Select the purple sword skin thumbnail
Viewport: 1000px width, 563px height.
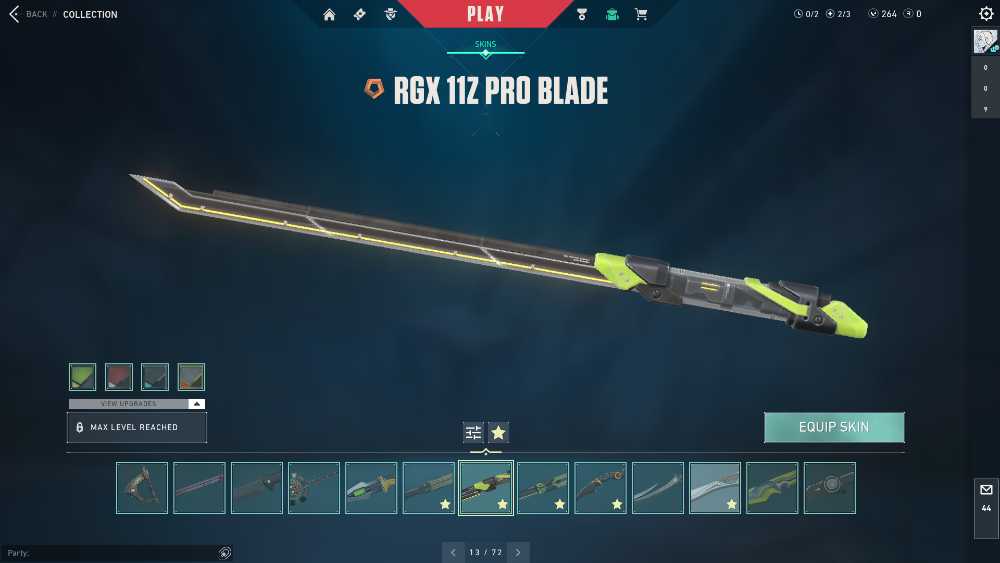(x=199, y=488)
